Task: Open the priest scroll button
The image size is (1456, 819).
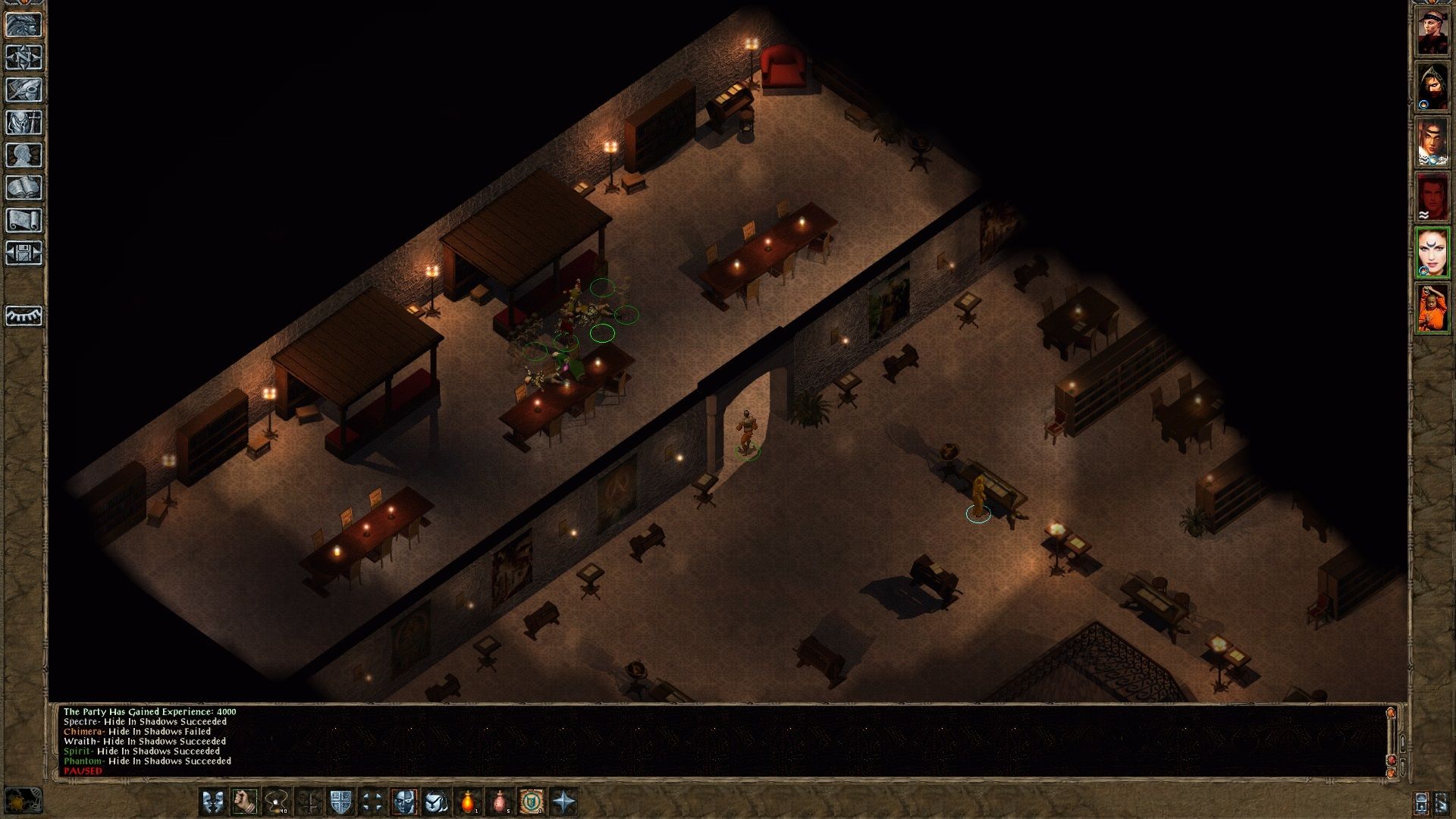Action: pyautogui.click(x=24, y=220)
